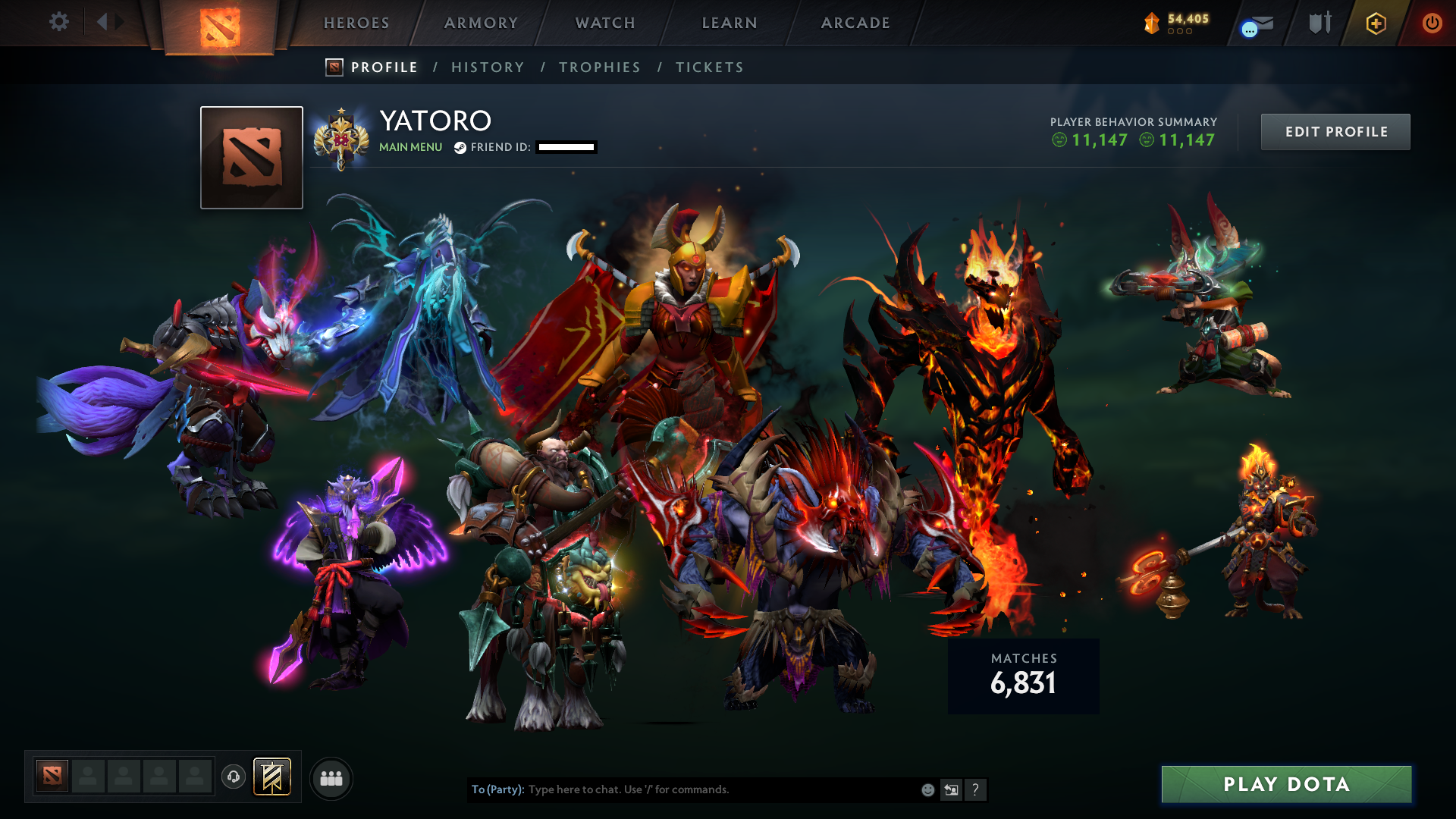This screenshot has width=1456, height=819.
Task: Switch to the HISTORY tab
Action: pyautogui.click(x=488, y=67)
